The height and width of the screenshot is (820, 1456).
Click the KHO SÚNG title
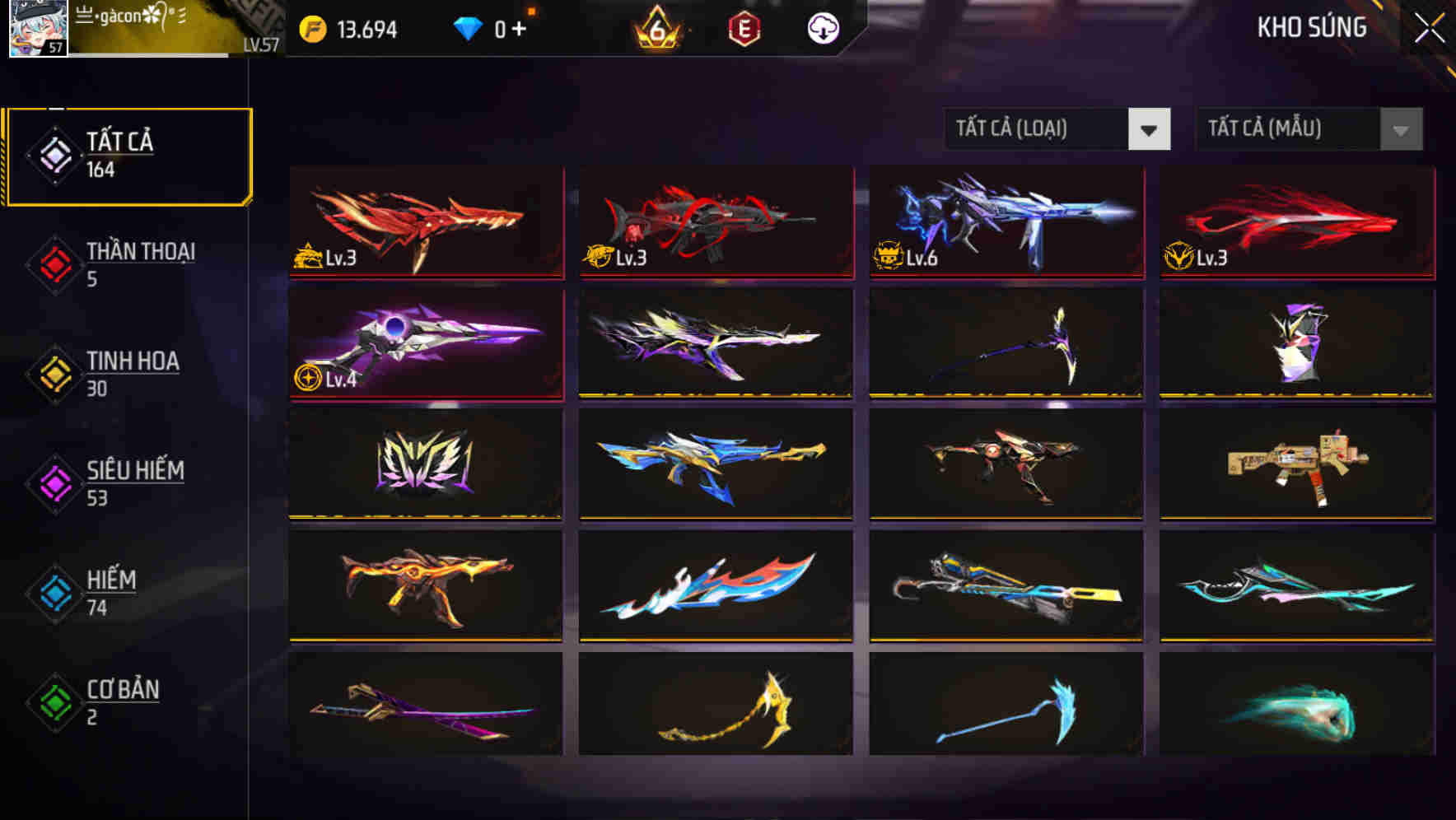[x=1311, y=27]
